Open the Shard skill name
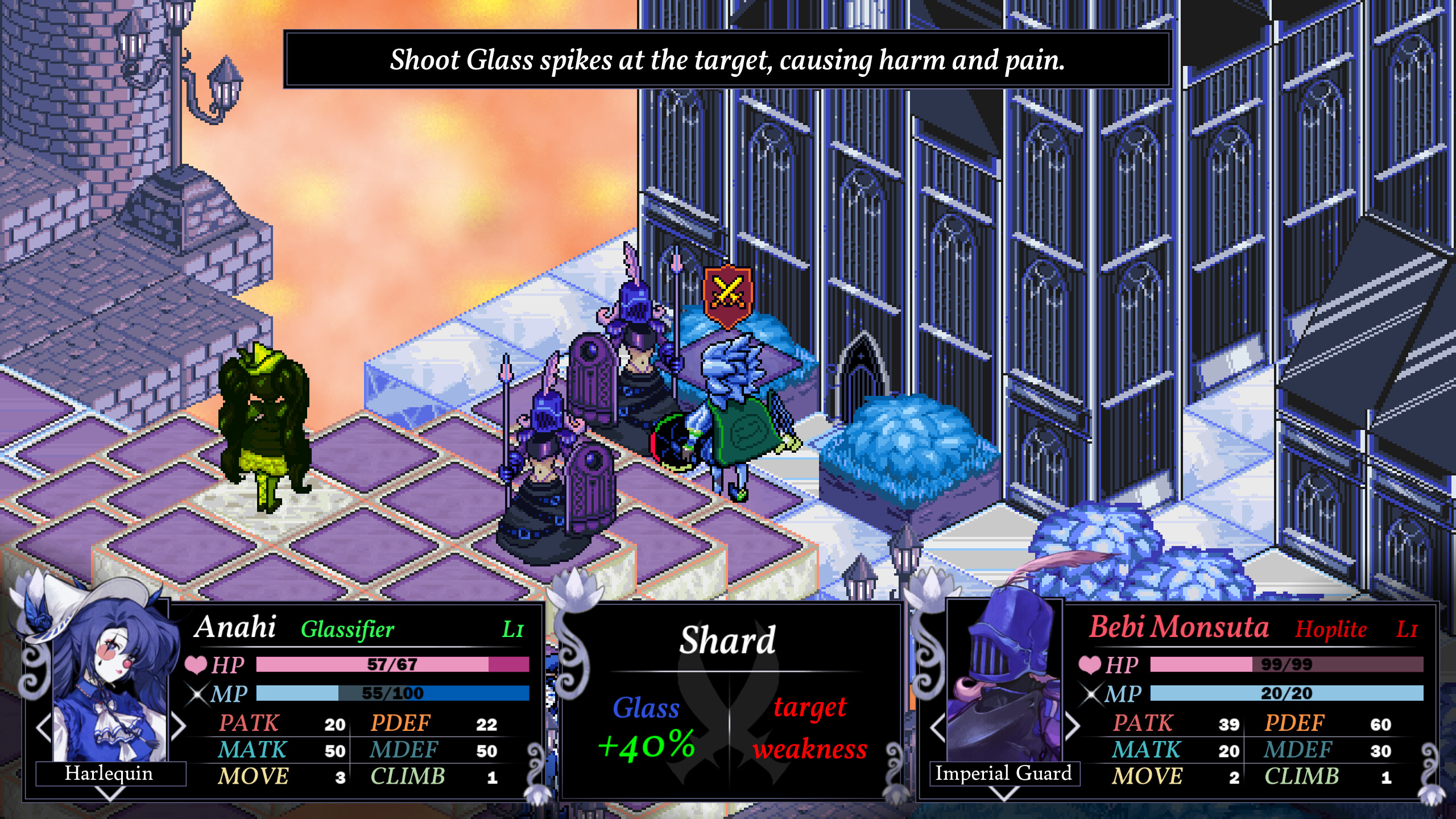 [727, 640]
